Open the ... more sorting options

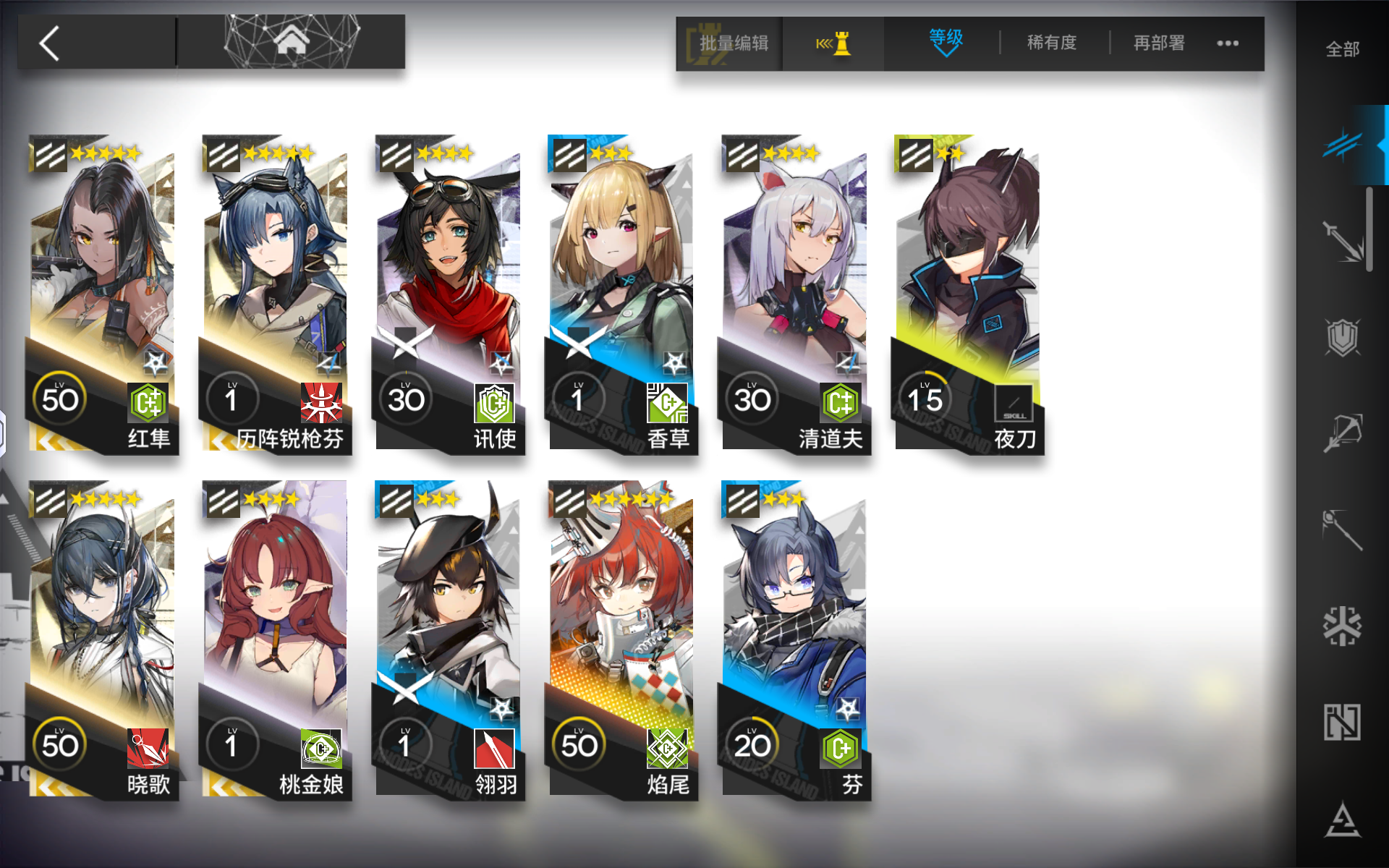point(1226,43)
